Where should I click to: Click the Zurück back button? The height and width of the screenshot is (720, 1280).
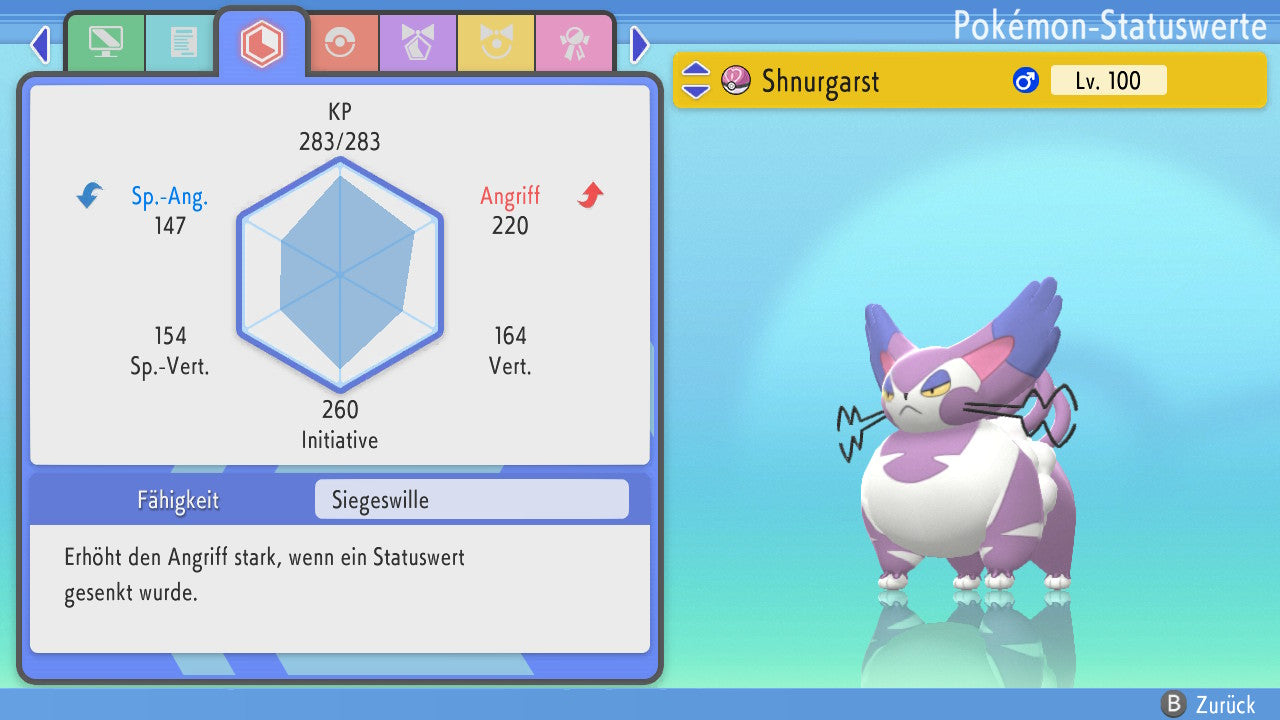(1210, 704)
